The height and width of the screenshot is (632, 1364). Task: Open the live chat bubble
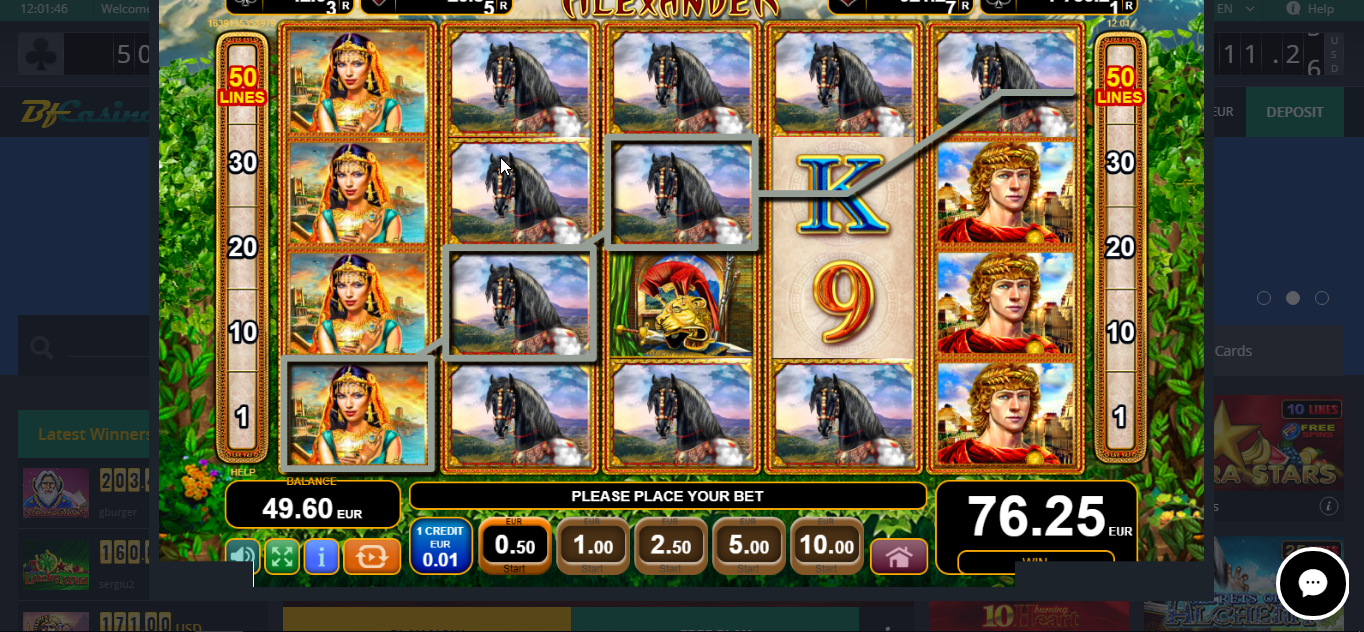(1312, 583)
